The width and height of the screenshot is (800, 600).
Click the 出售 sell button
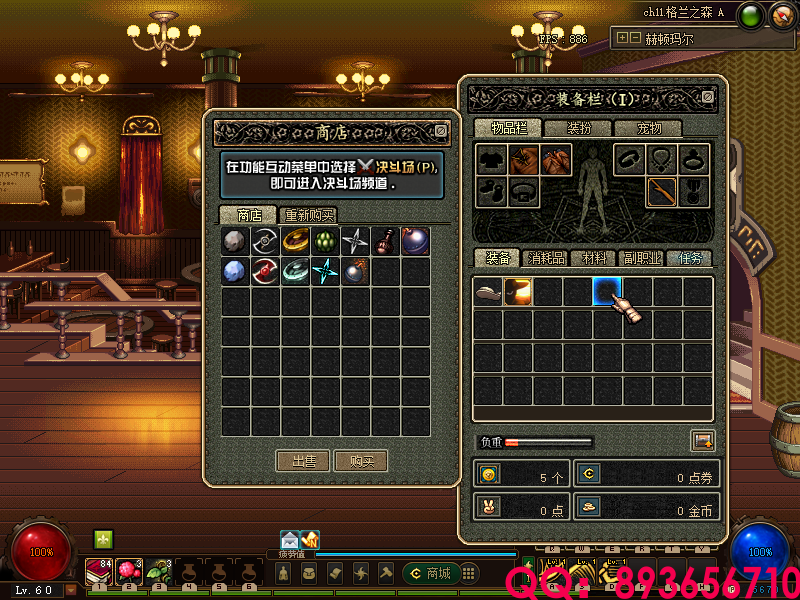pos(304,461)
